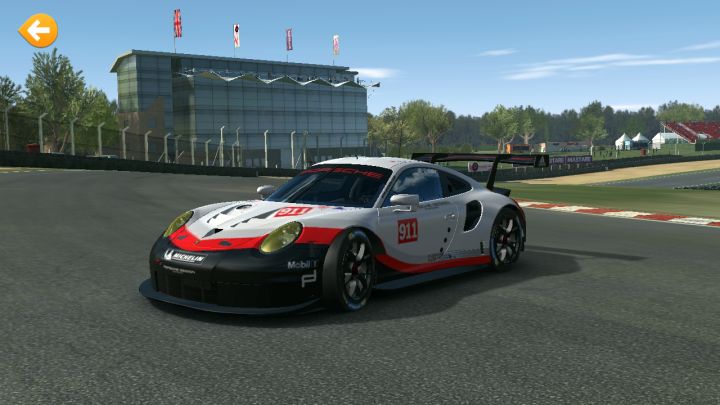Image resolution: width=720 pixels, height=405 pixels.
Task: Go back with the orange arrow button
Action: click(x=38, y=31)
